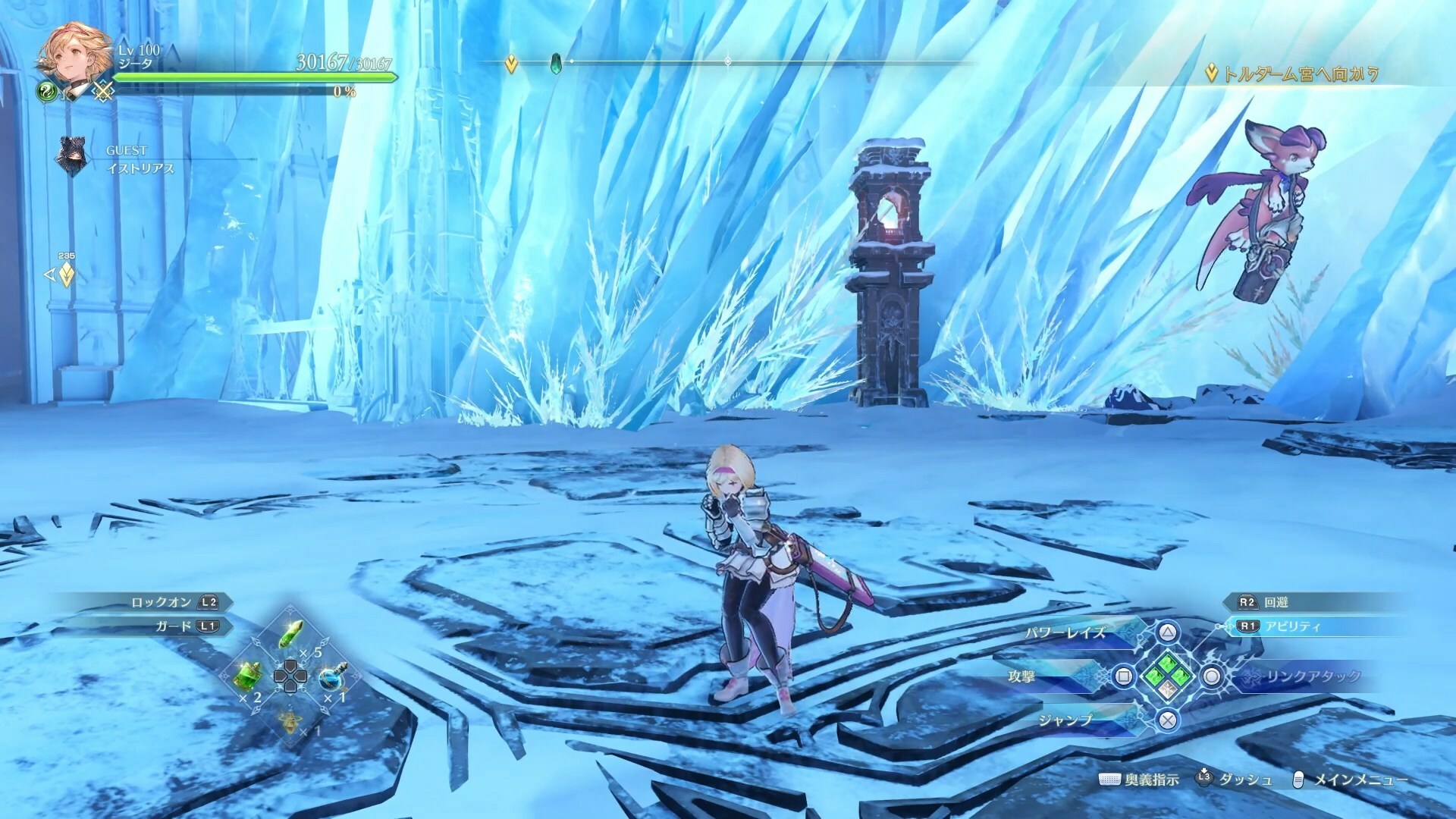Click the green gem compass marker
This screenshot has width=1456, height=819.
click(556, 63)
